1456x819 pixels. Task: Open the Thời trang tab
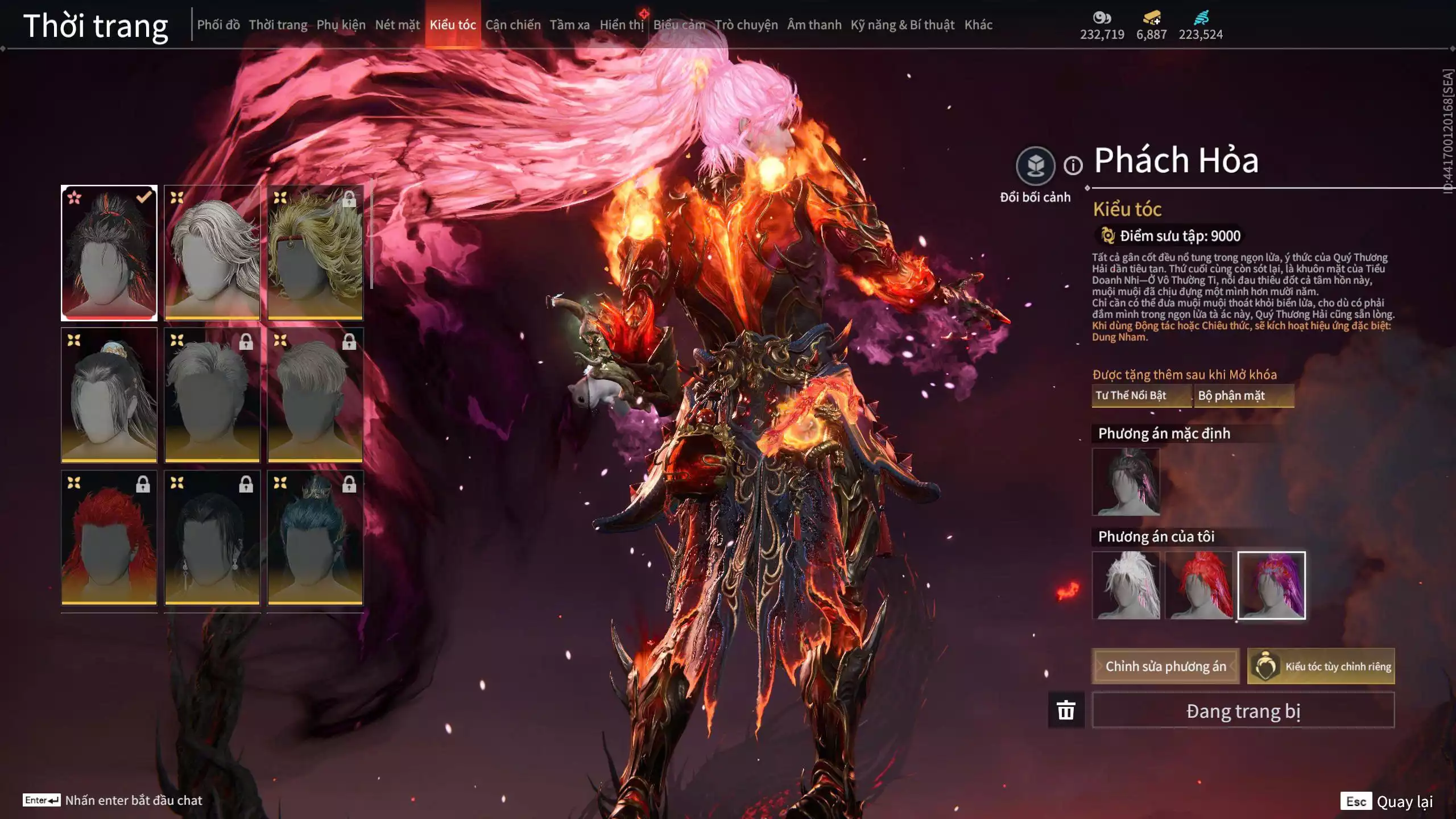[x=278, y=25]
